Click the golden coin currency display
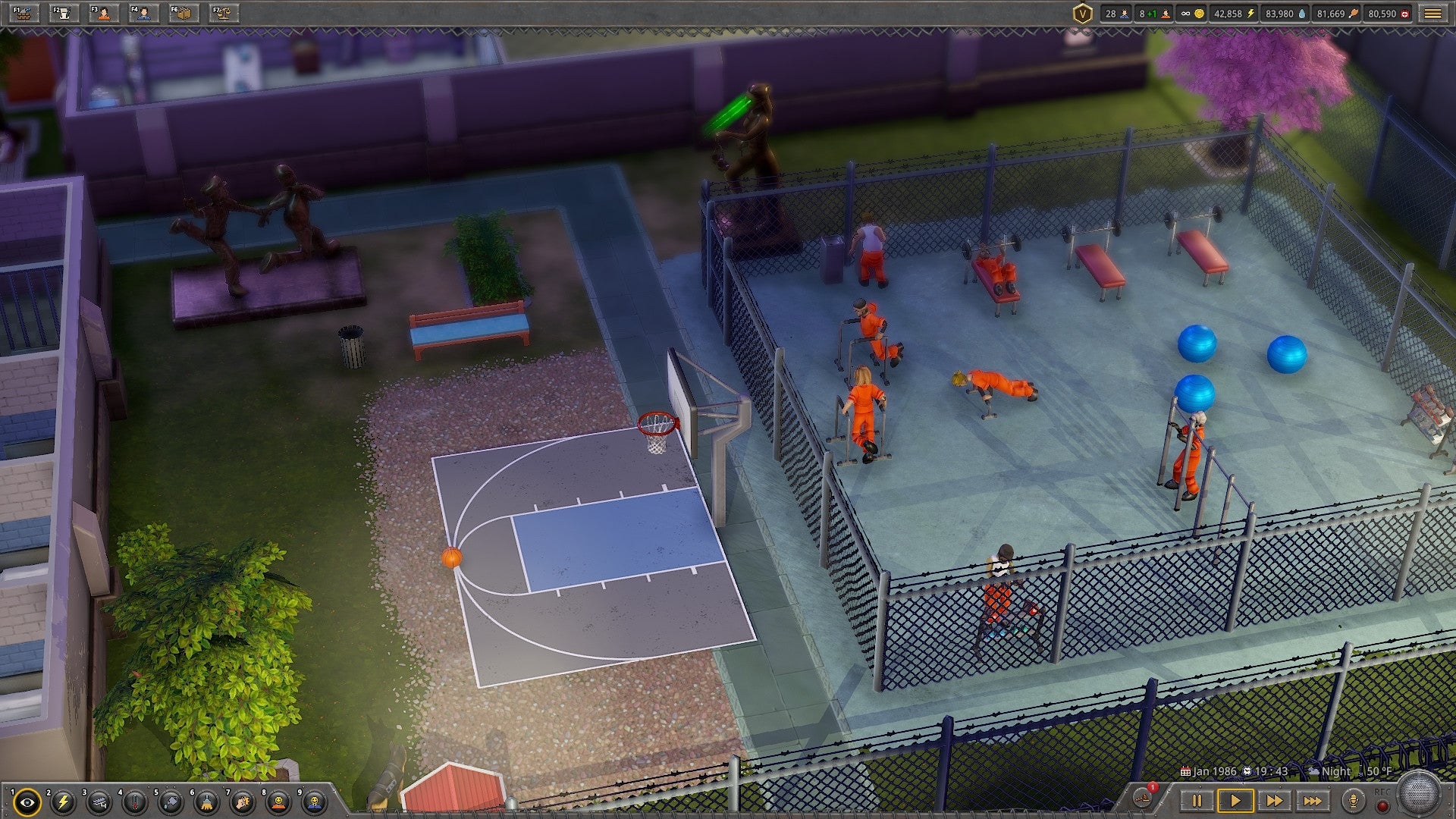The width and height of the screenshot is (1456, 819). (x=1193, y=13)
